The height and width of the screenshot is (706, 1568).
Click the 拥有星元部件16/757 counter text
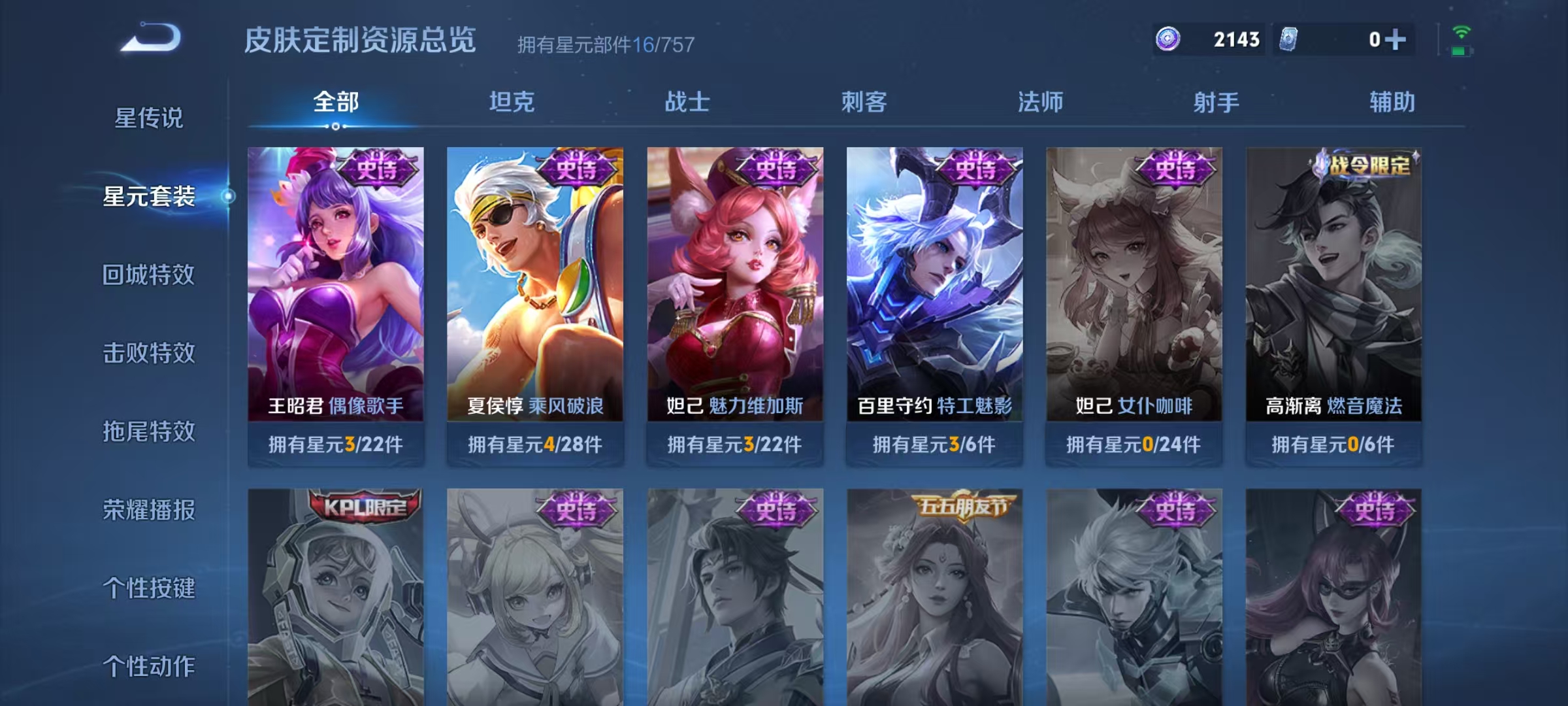point(604,44)
